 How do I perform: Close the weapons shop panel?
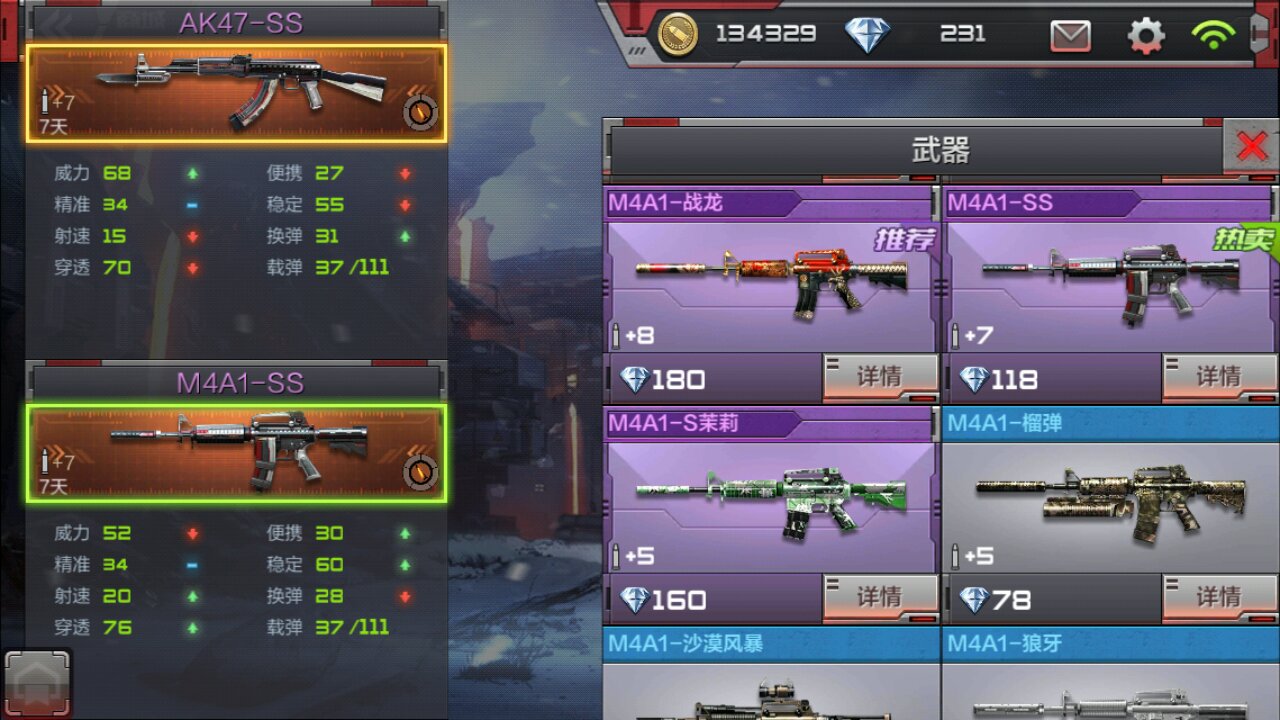tap(1251, 148)
